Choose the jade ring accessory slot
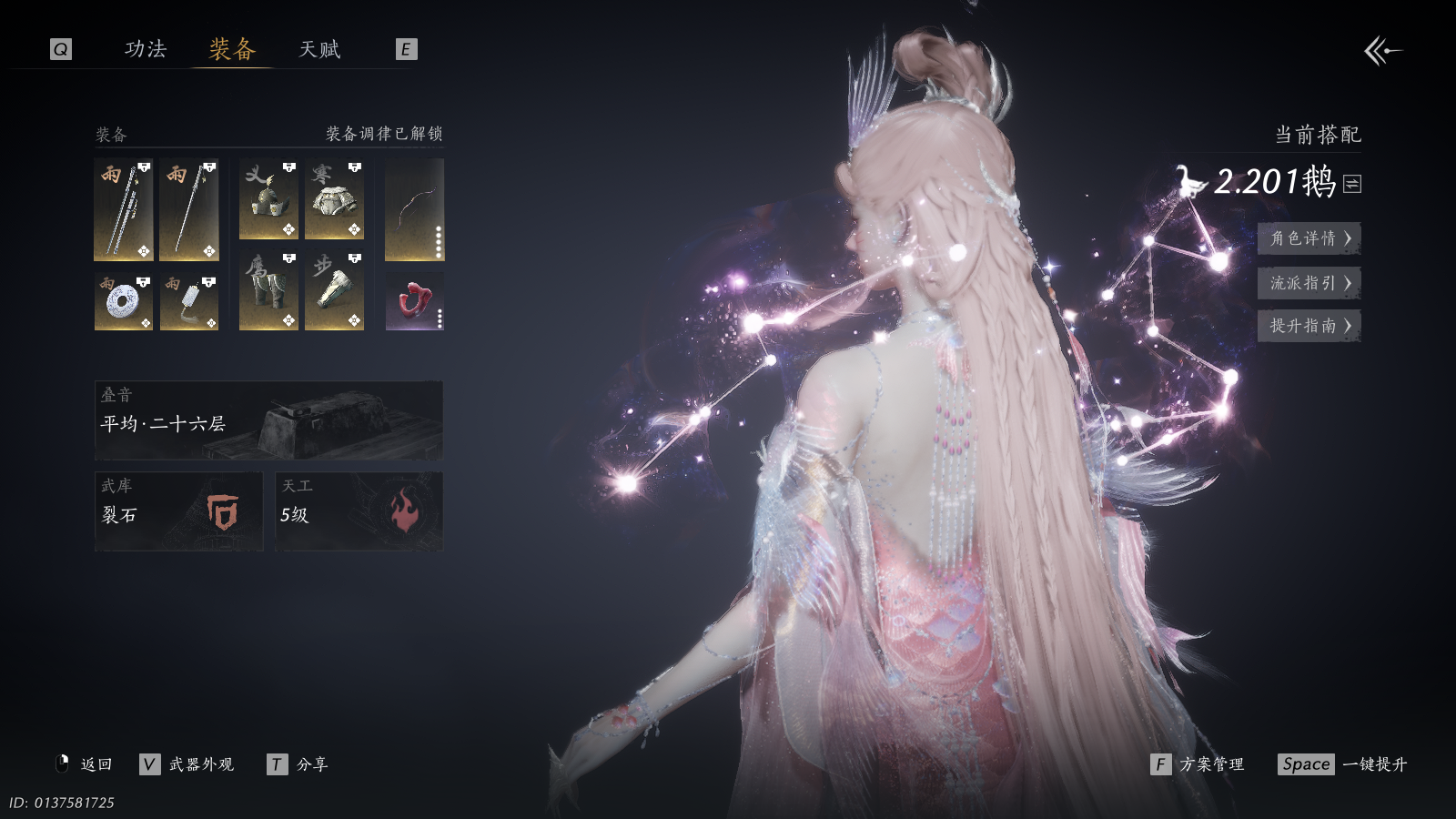Screen dimensions: 1456x819 pos(124,301)
